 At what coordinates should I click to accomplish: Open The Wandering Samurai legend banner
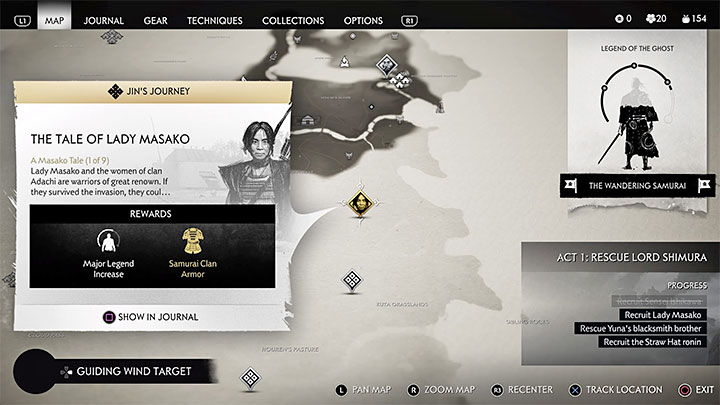(x=636, y=185)
